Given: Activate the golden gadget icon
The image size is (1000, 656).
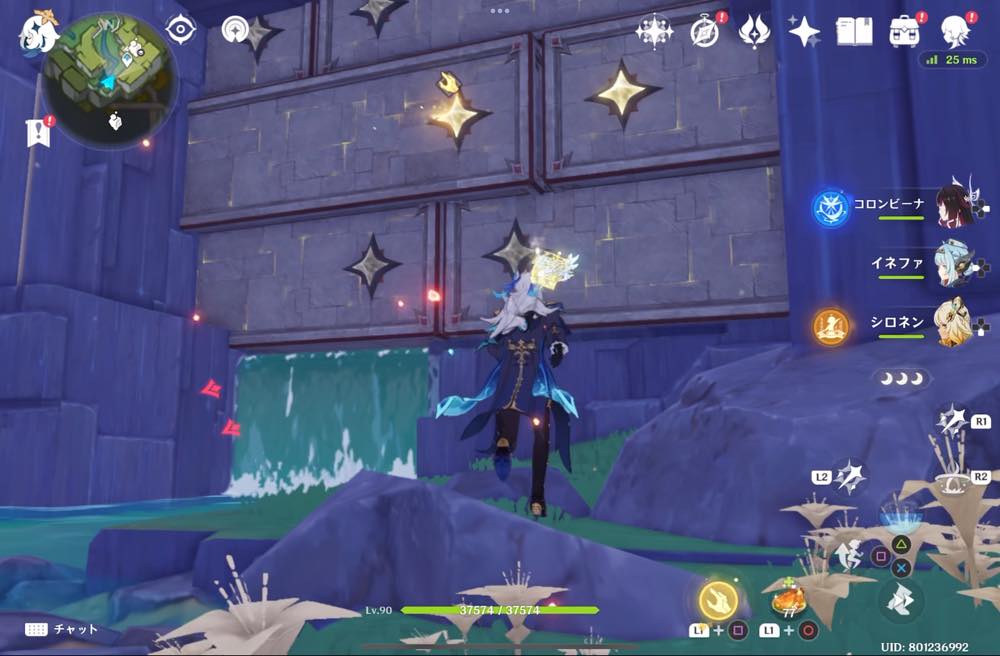Looking at the screenshot, I should (718, 600).
